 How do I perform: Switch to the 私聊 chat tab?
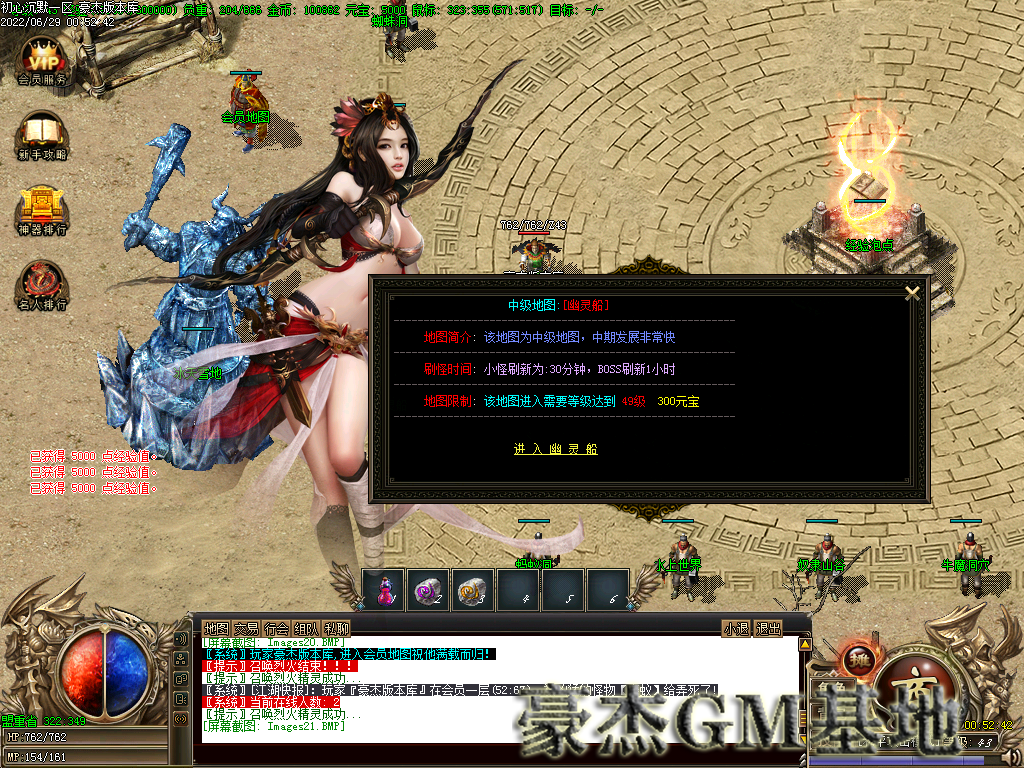[337, 628]
